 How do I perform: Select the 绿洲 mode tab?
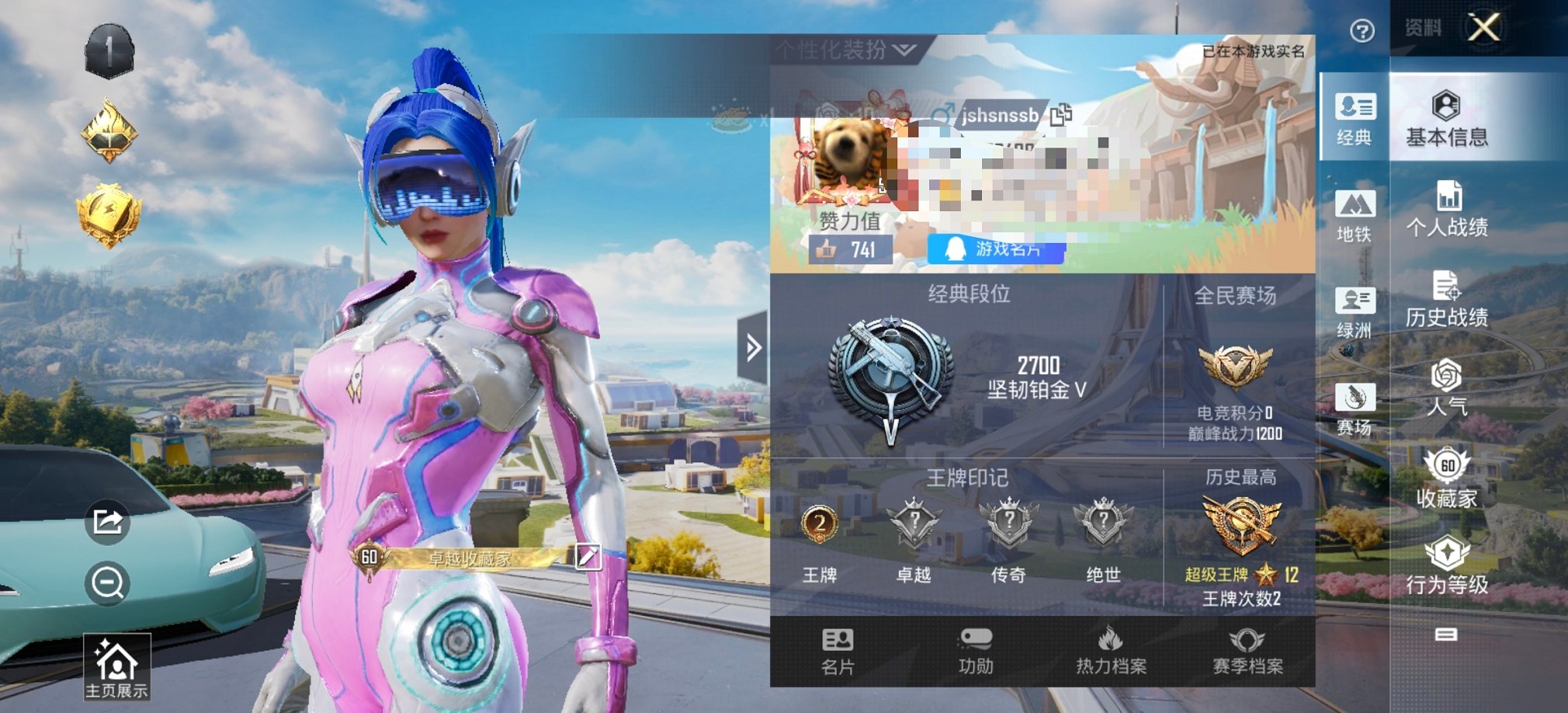coord(1355,312)
